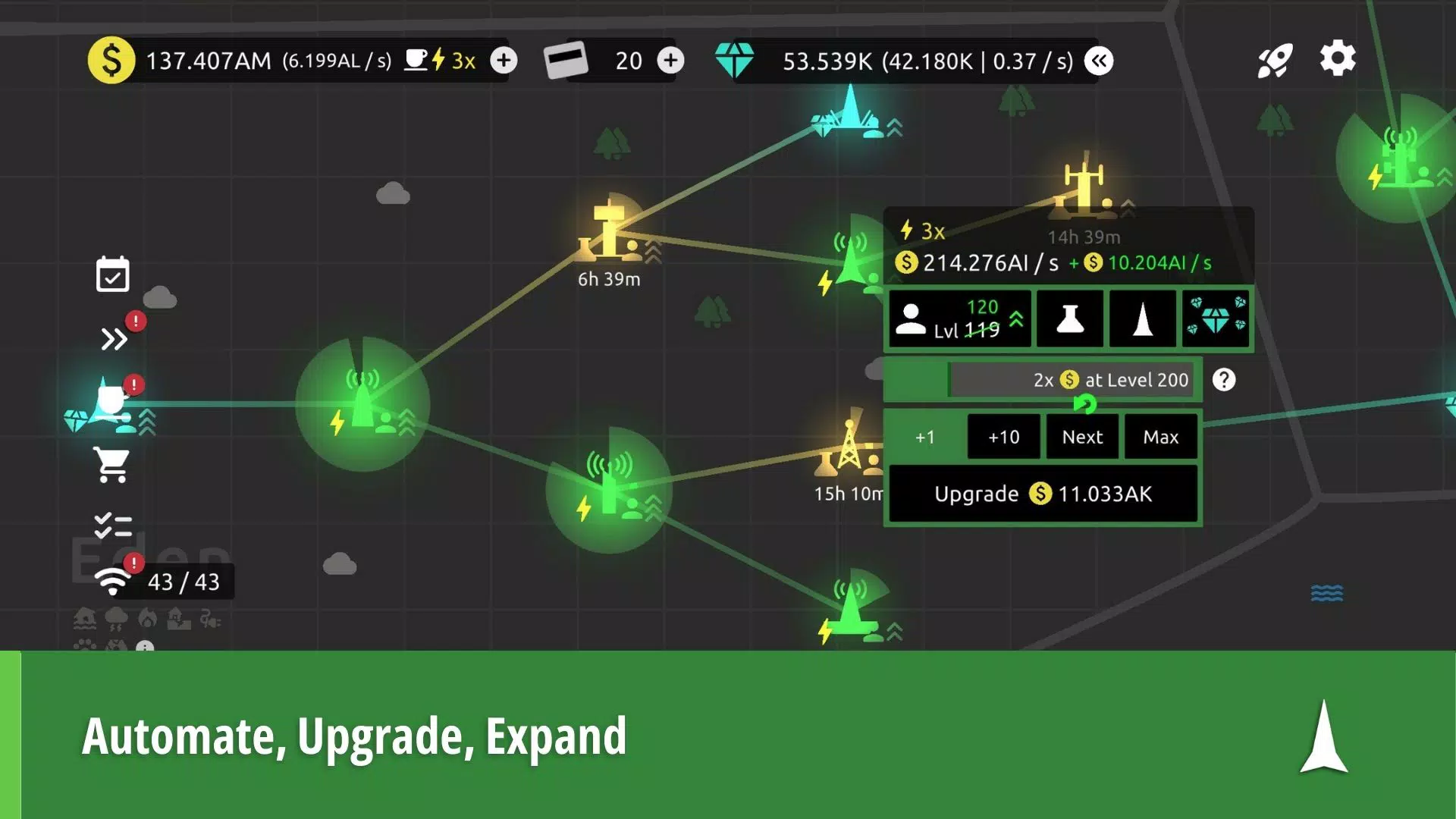The width and height of the screenshot is (1456, 819).
Task: Expand card count with its plus button
Action: coord(670,61)
